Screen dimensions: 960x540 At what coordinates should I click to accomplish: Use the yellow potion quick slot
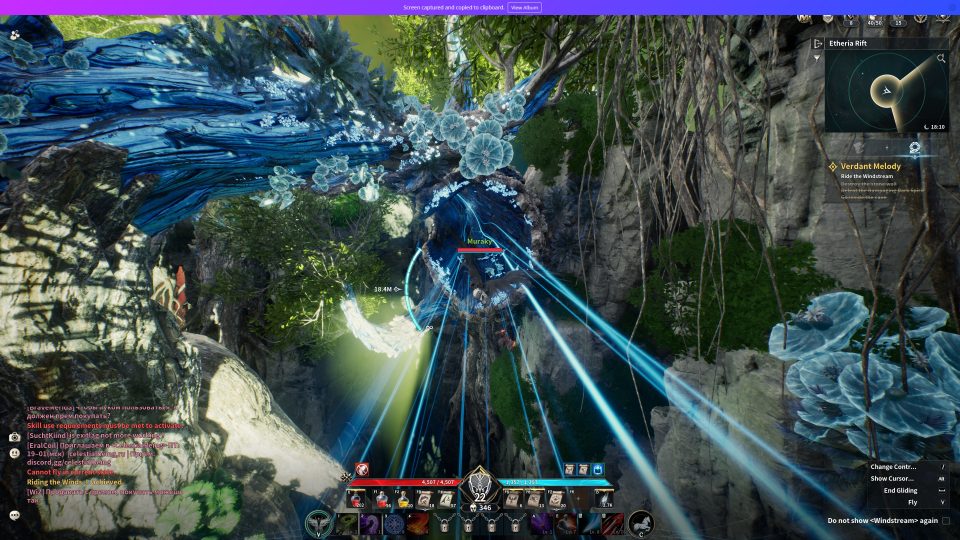coord(406,498)
